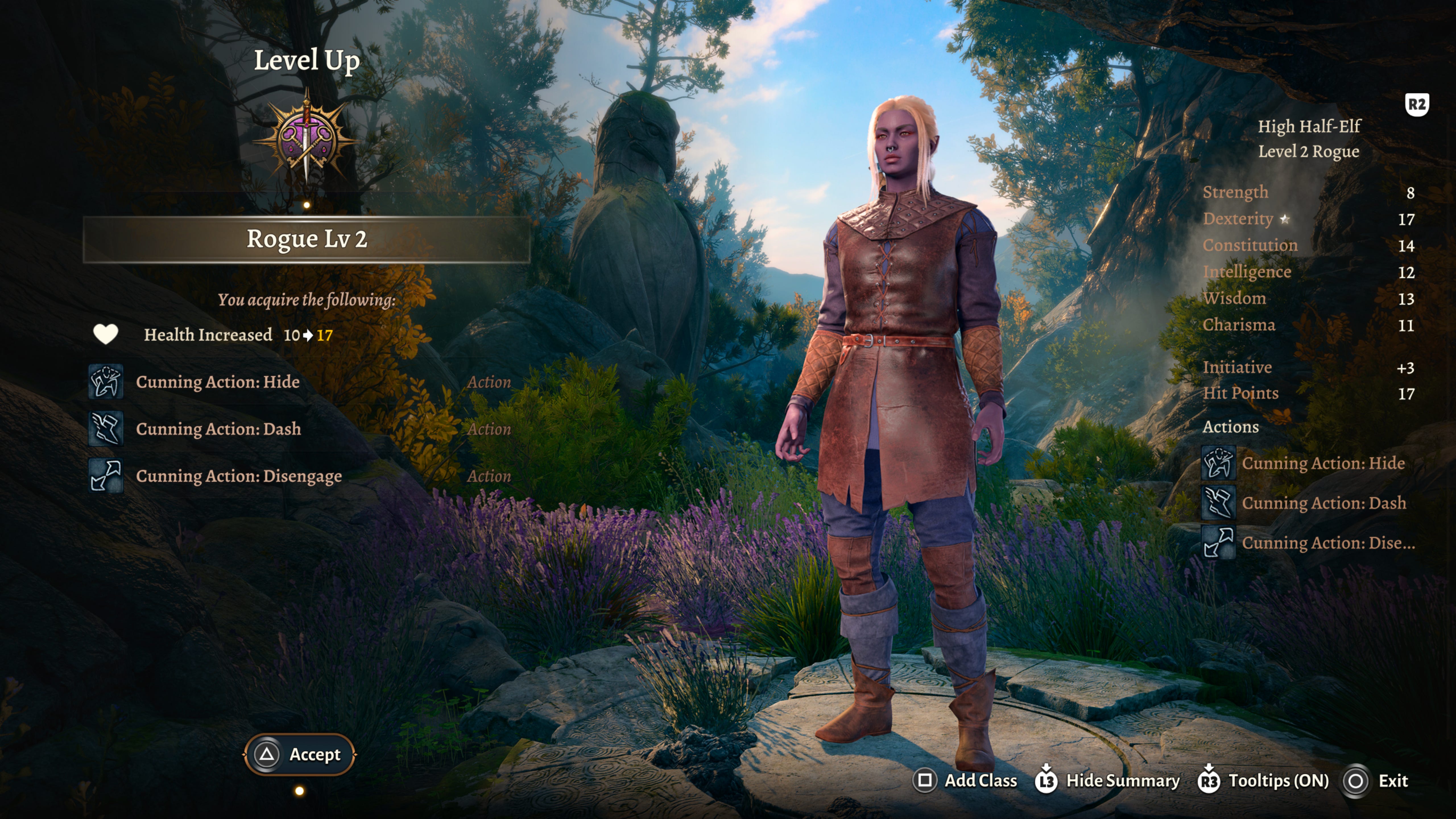Choose the Add Class option
Image resolution: width=1456 pixels, height=819 pixels.
[x=965, y=781]
